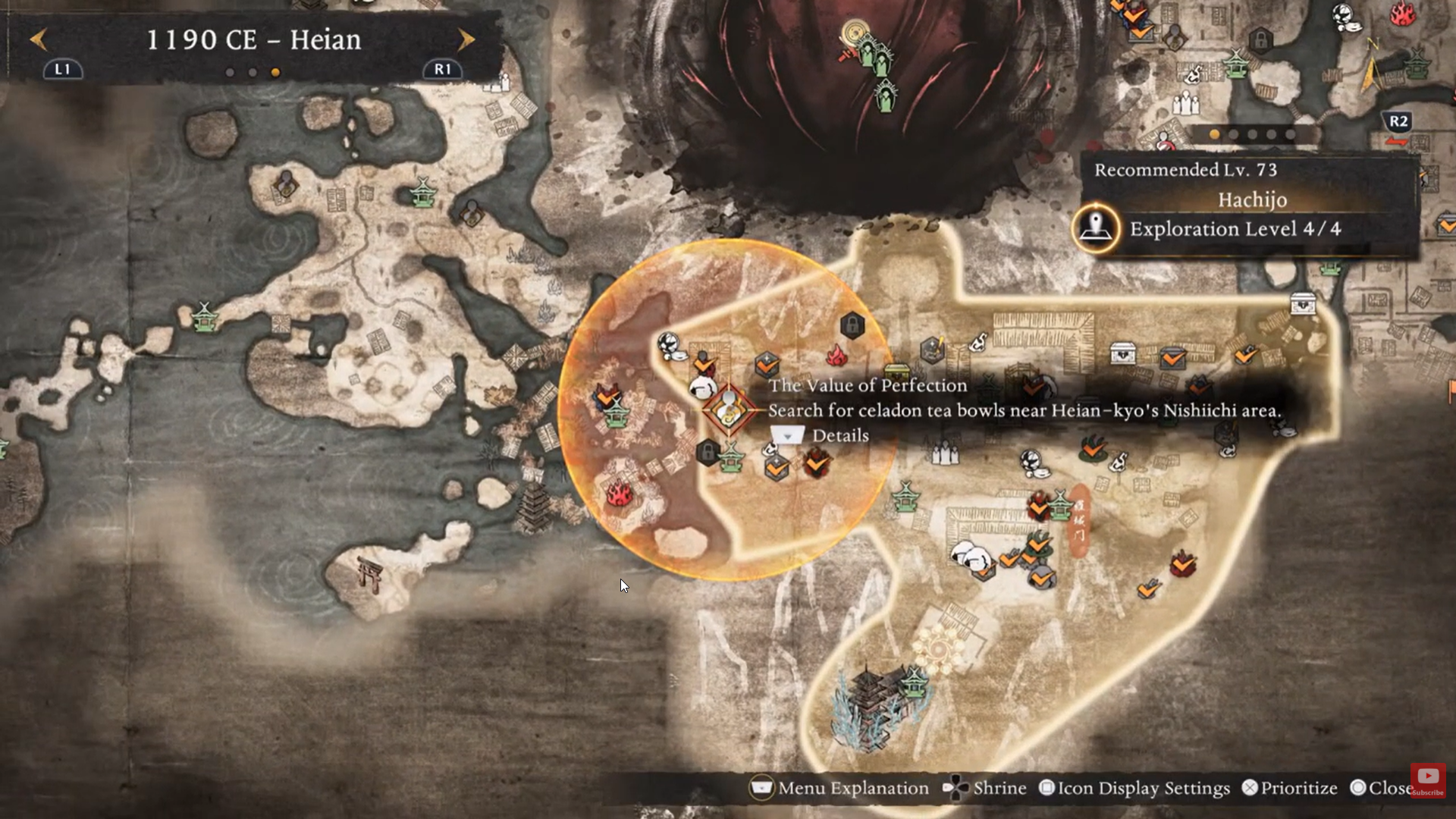Open Menu Explanation
The image size is (1456, 819).
839,789
